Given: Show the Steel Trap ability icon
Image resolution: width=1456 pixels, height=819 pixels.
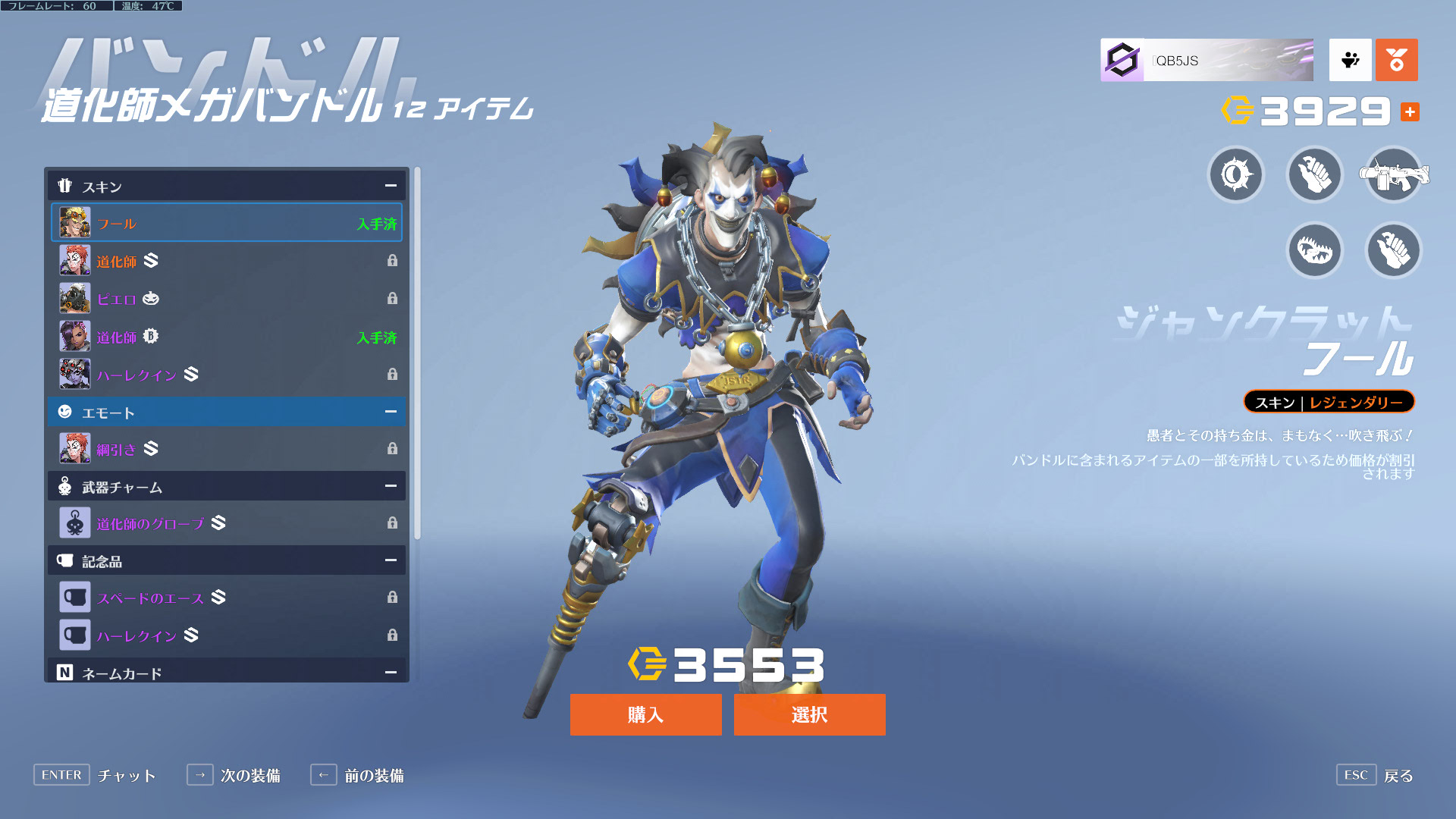Looking at the screenshot, I should point(1315,250).
